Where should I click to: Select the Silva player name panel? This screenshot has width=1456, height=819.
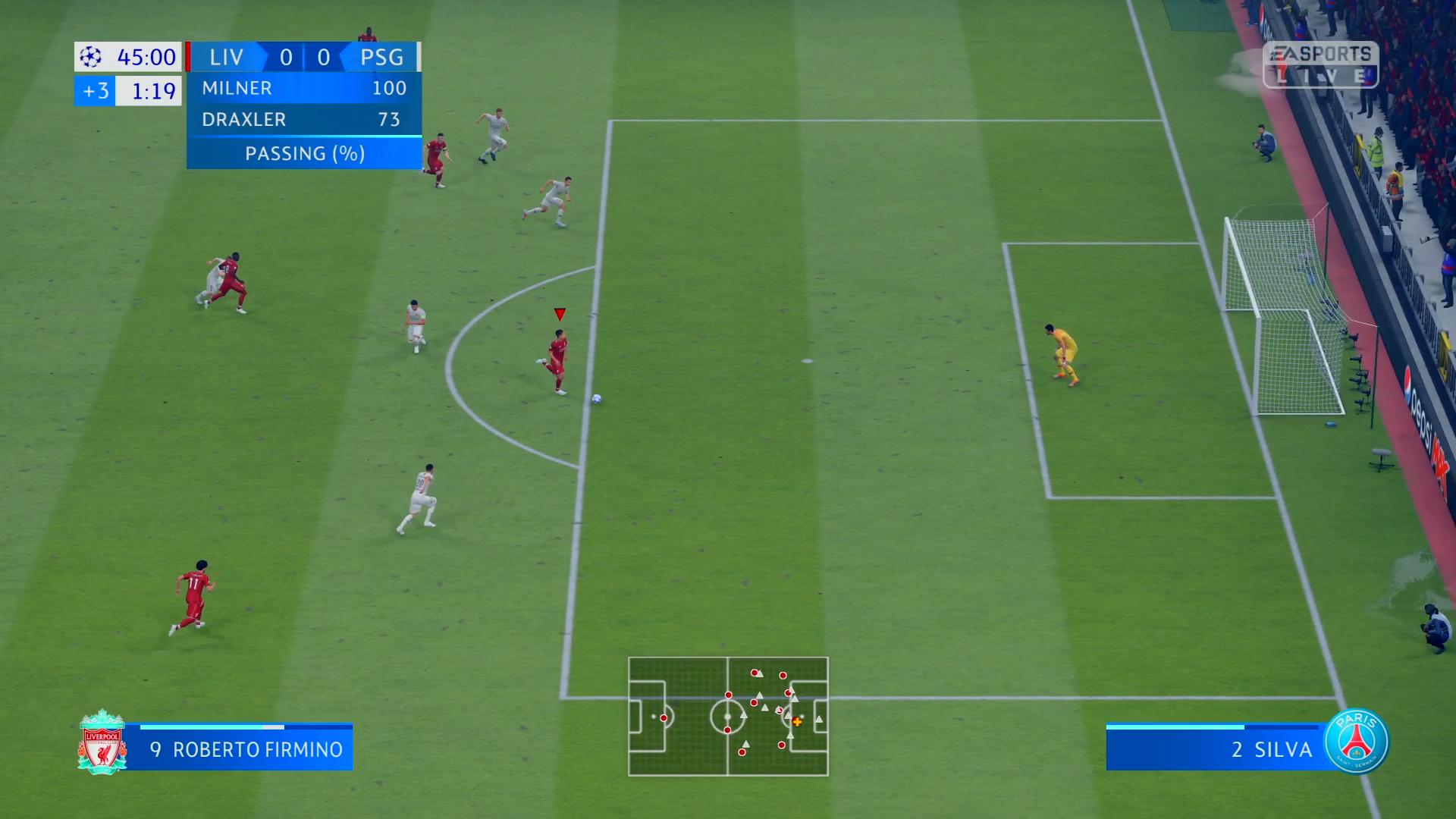(1221, 749)
